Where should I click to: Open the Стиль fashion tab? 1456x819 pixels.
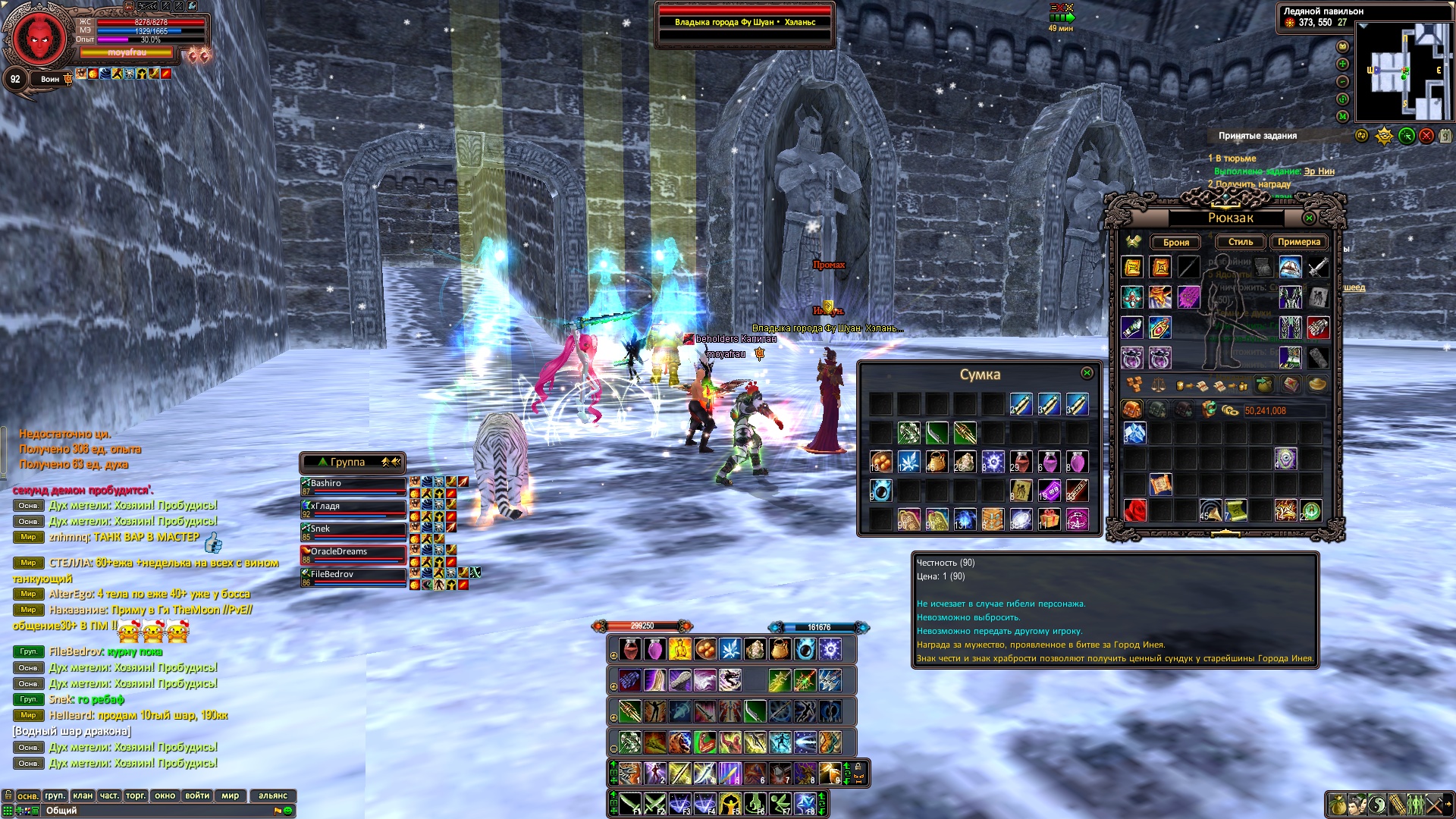1241,242
